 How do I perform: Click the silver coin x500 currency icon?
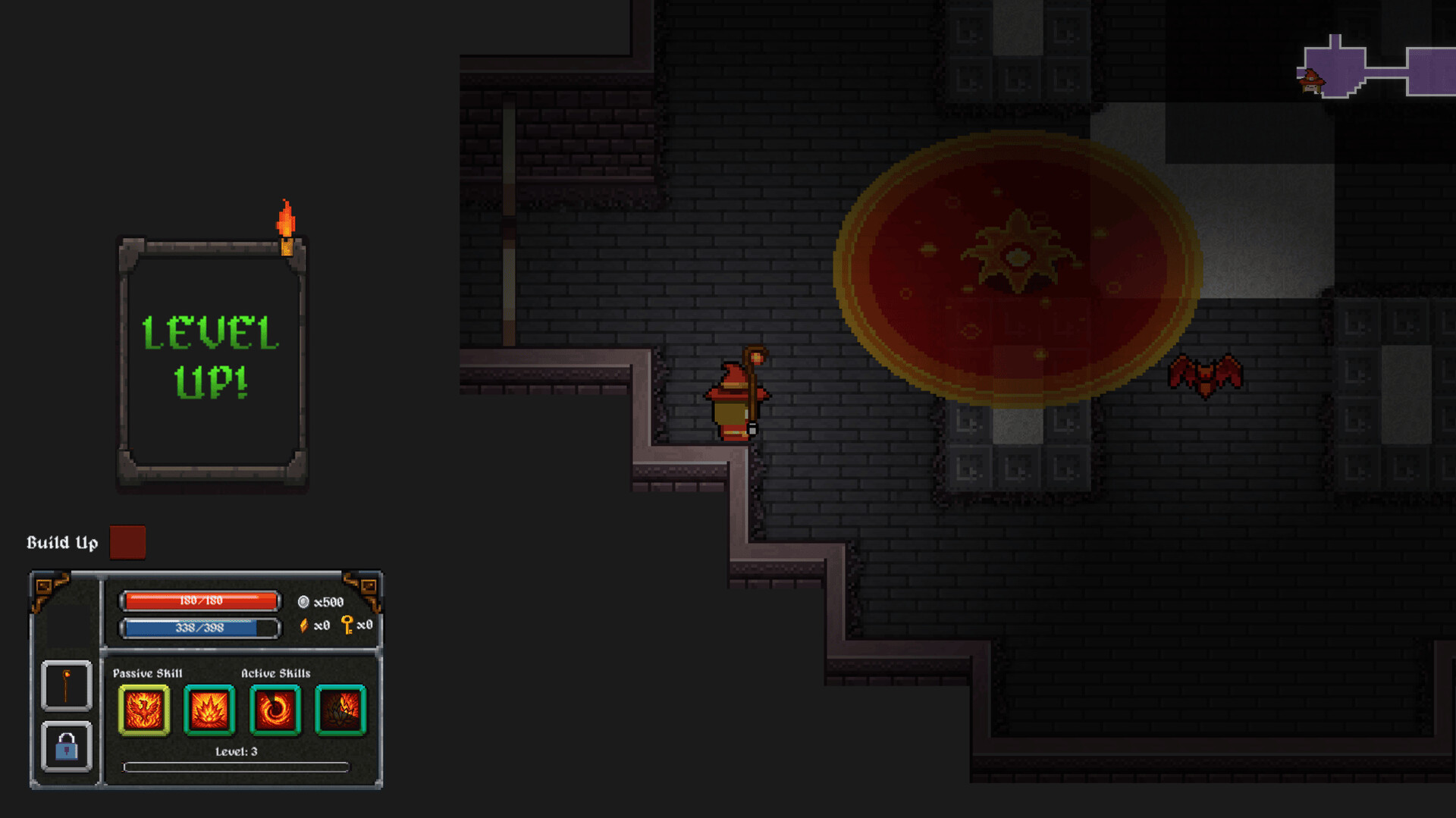click(x=303, y=603)
